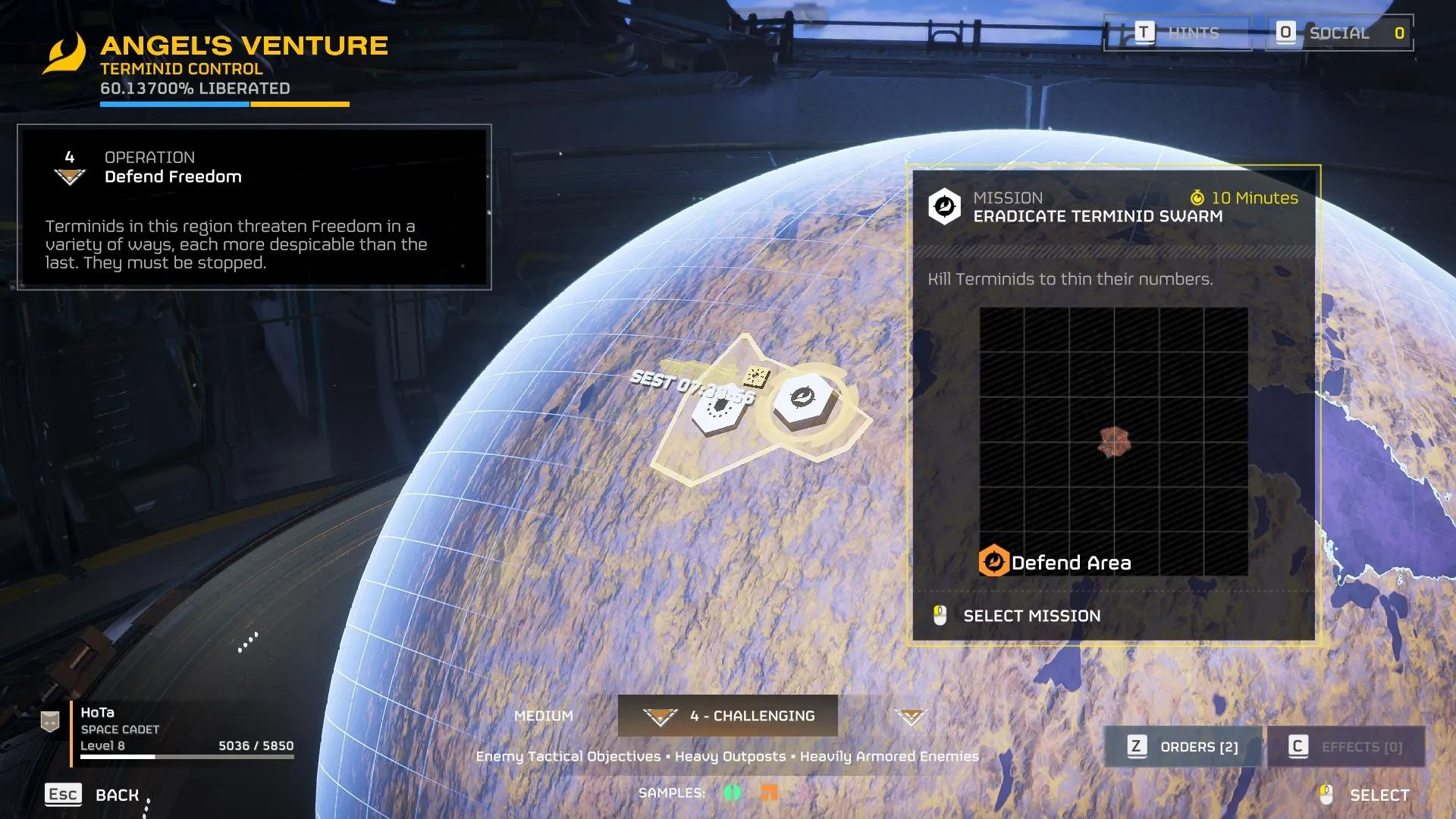Open the Hints panel

click(1178, 33)
